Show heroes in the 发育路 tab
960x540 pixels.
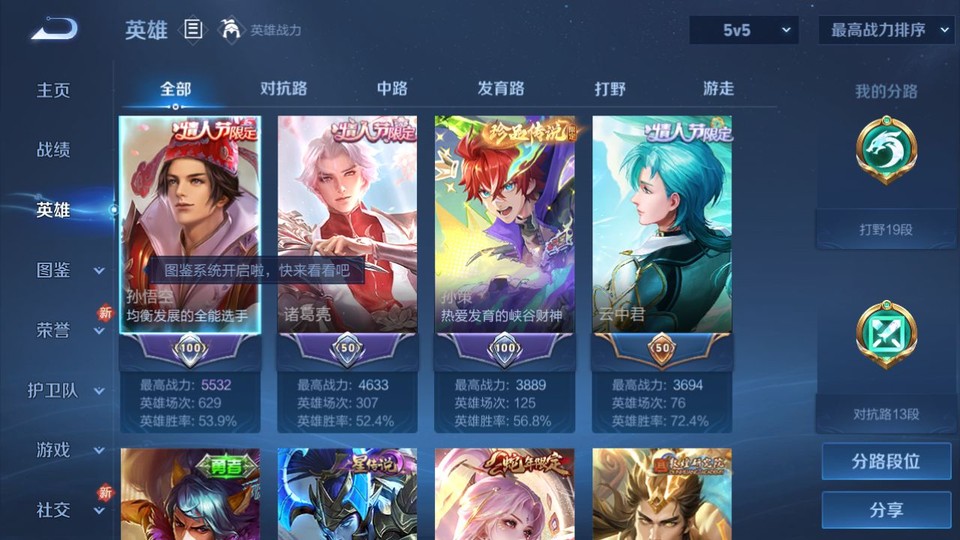[x=501, y=88]
